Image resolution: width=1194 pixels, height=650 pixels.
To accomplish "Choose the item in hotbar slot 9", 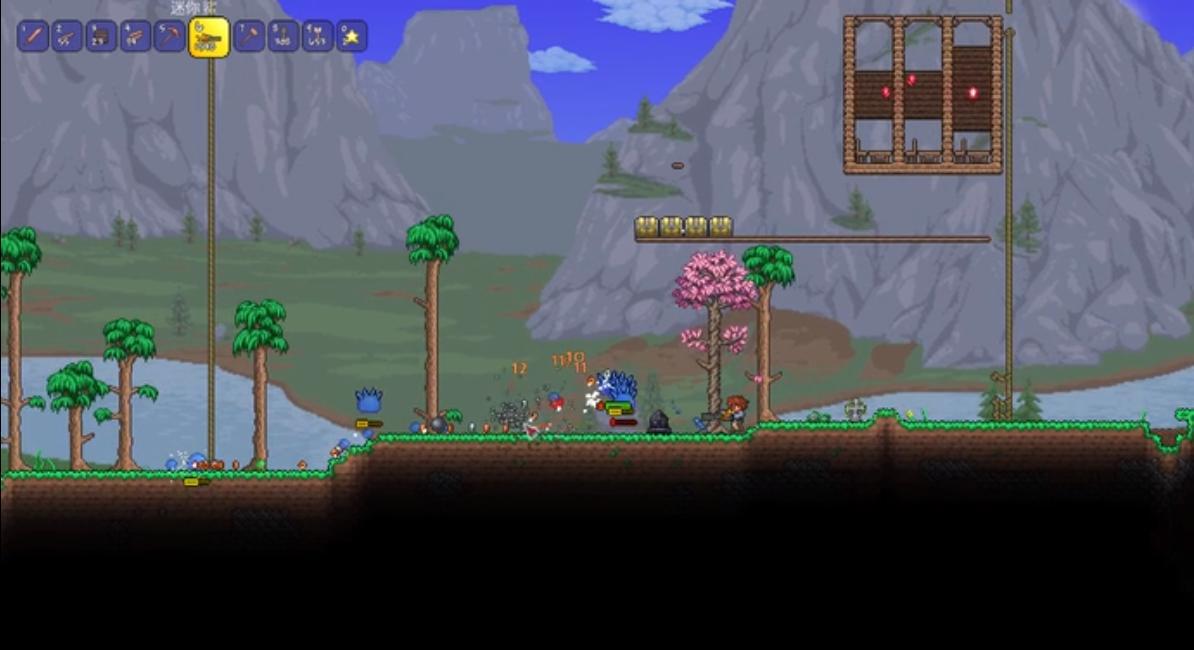I will (x=317, y=37).
